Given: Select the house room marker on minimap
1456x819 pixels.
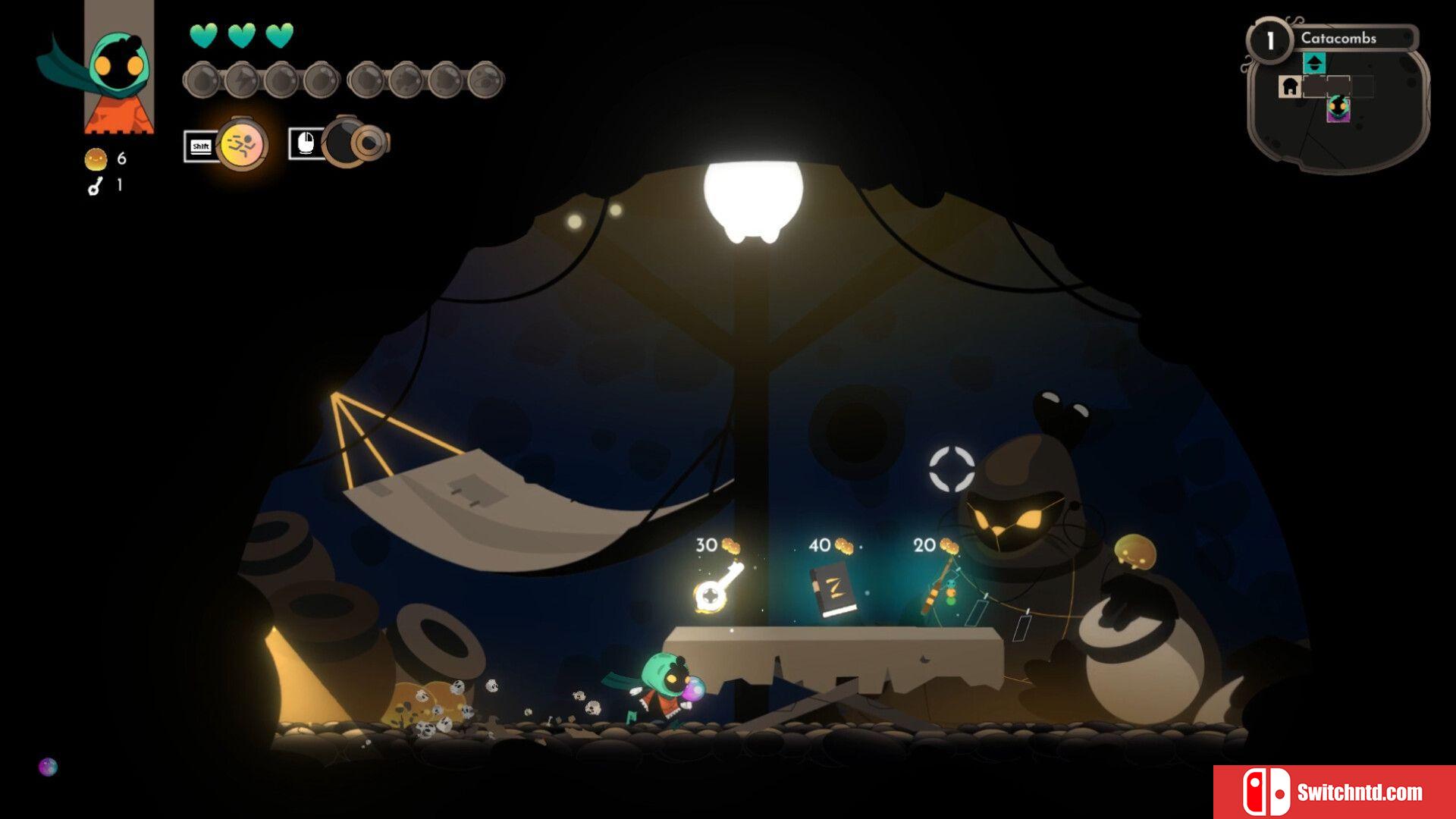Looking at the screenshot, I should coord(1289,86).
